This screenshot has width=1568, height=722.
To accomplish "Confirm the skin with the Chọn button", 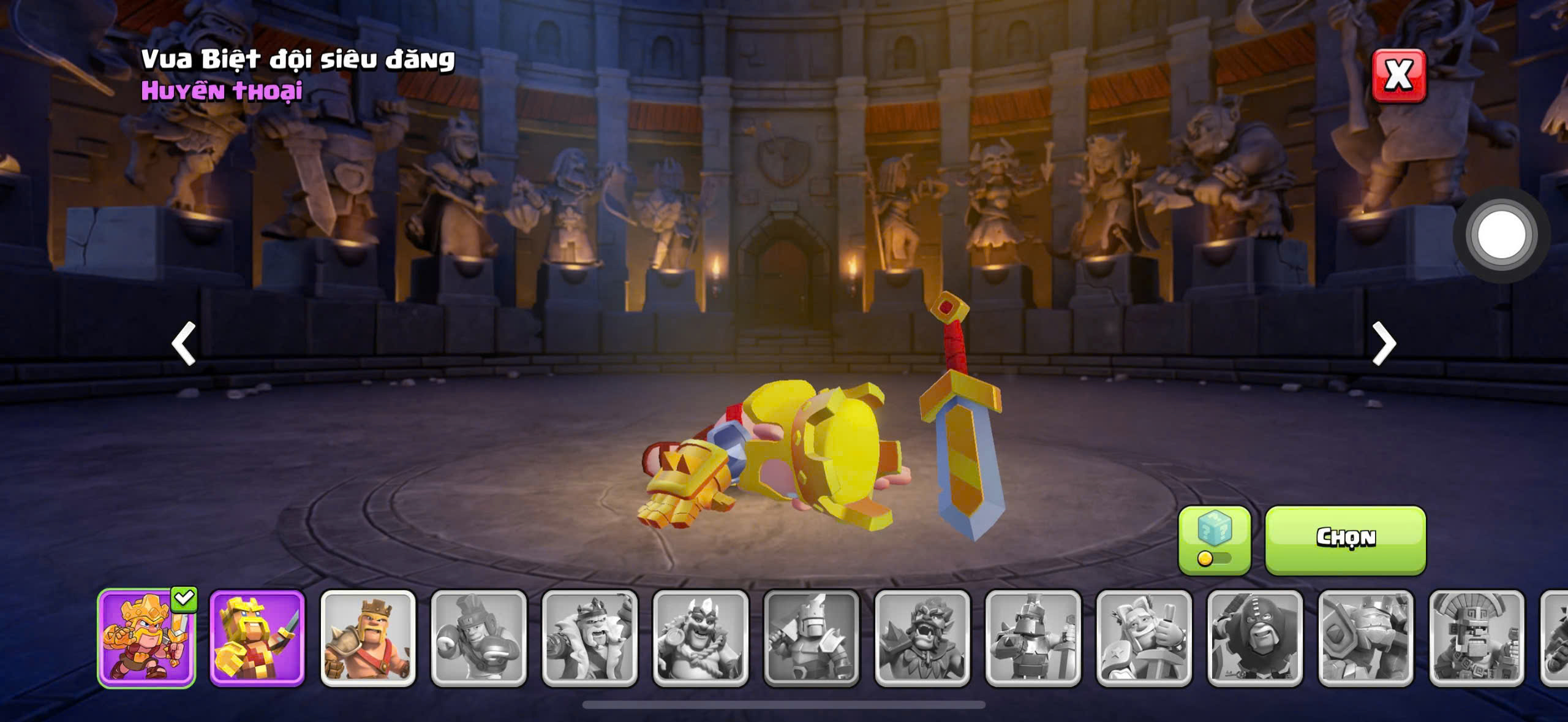I will click(1345, 539).
